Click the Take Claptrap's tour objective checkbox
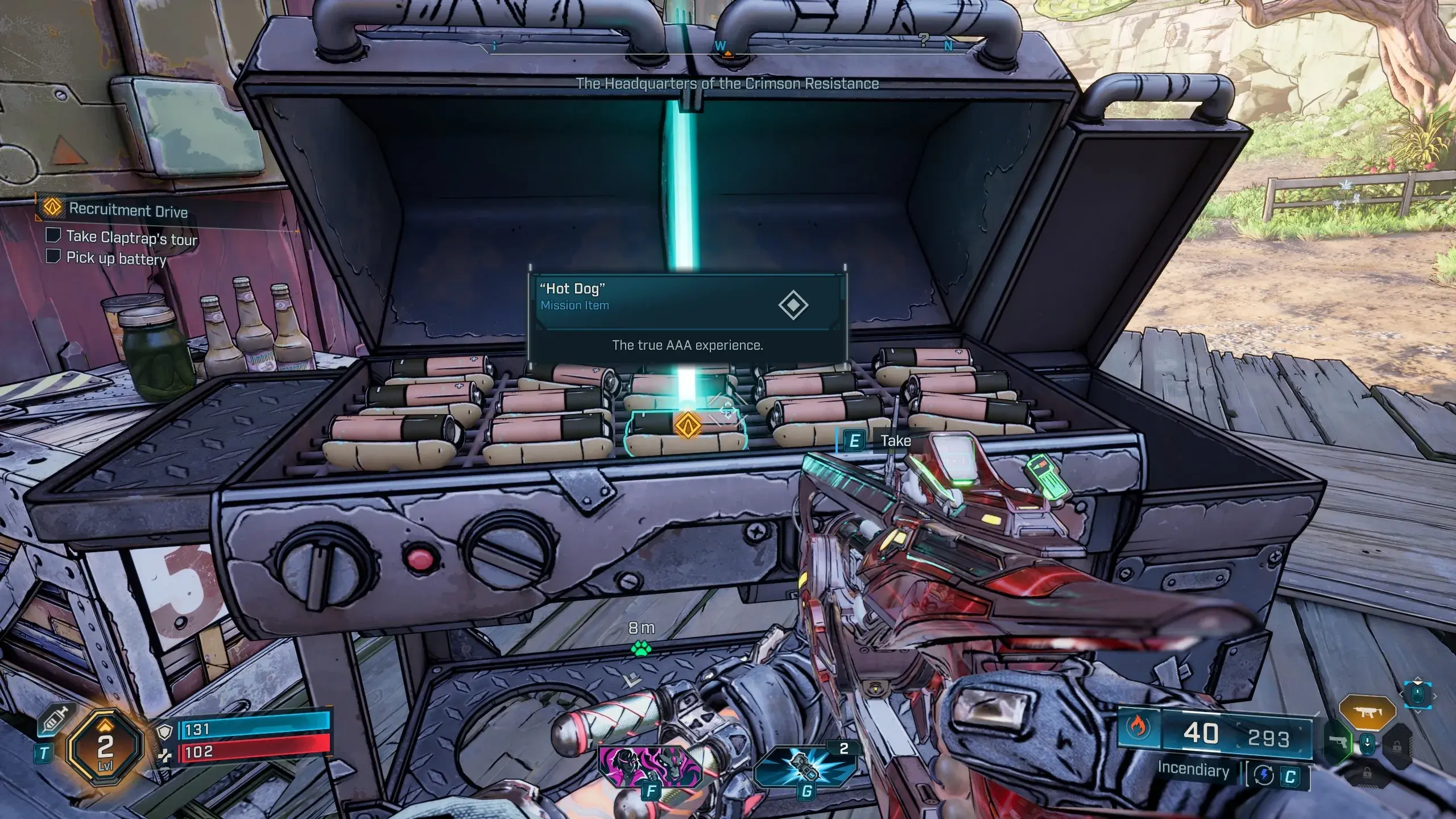 point(53,235)
